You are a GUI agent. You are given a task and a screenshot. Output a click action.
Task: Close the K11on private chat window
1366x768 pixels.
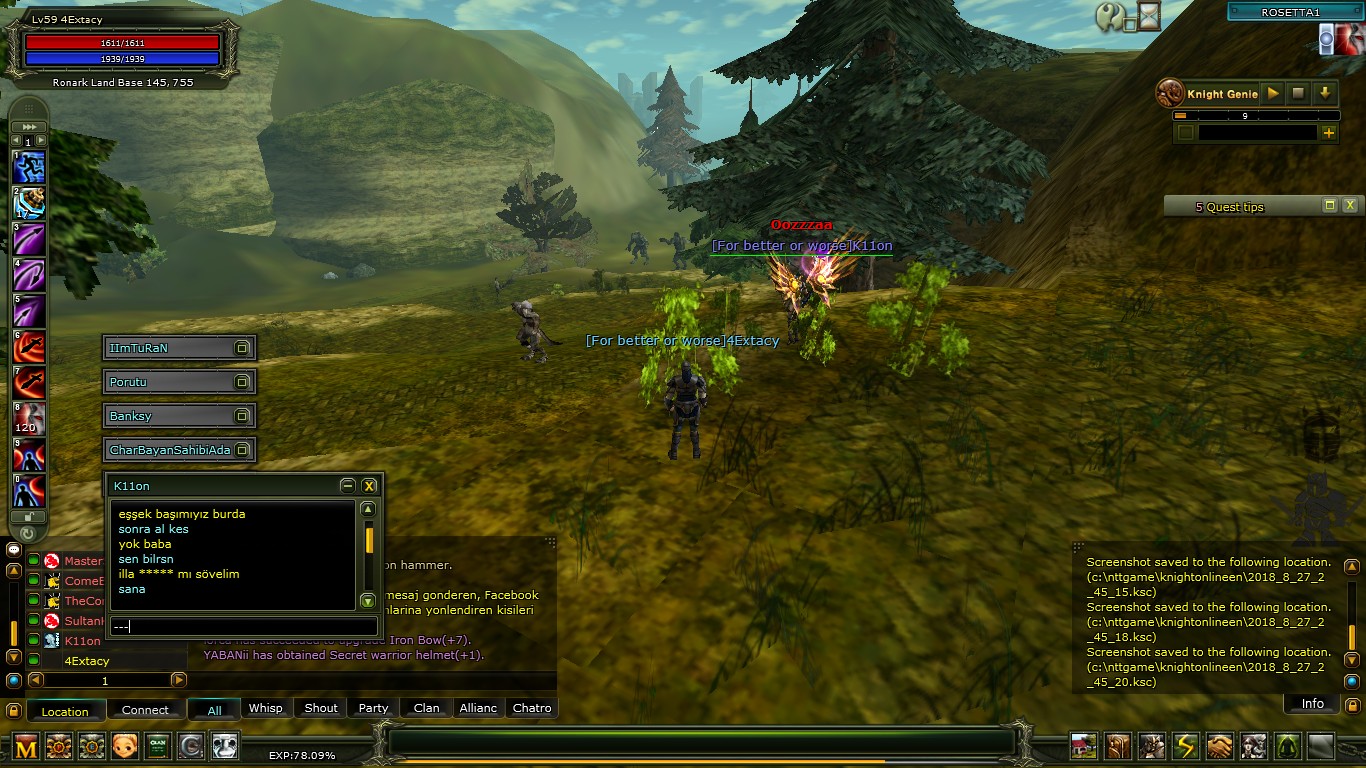click(369, 486)
